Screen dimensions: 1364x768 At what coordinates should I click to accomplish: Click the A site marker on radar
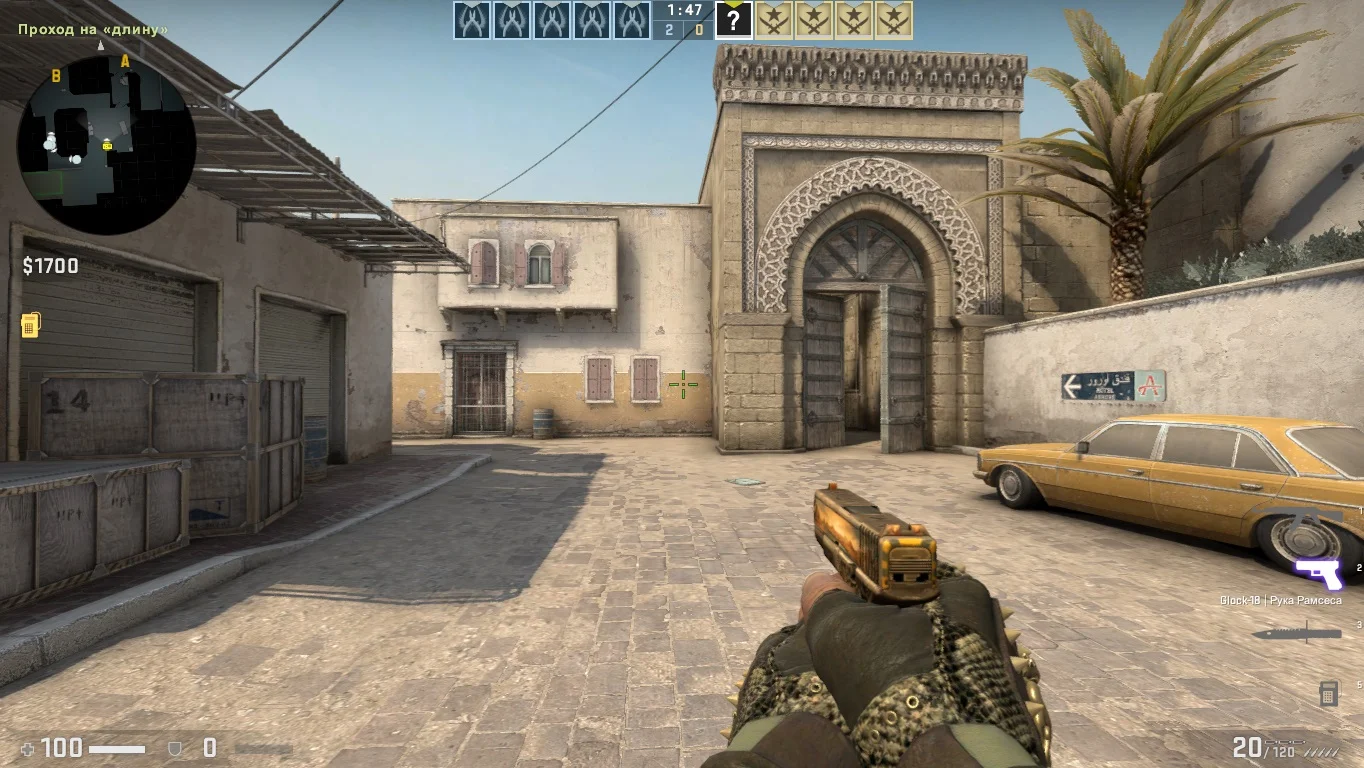[x=125, y=61]
